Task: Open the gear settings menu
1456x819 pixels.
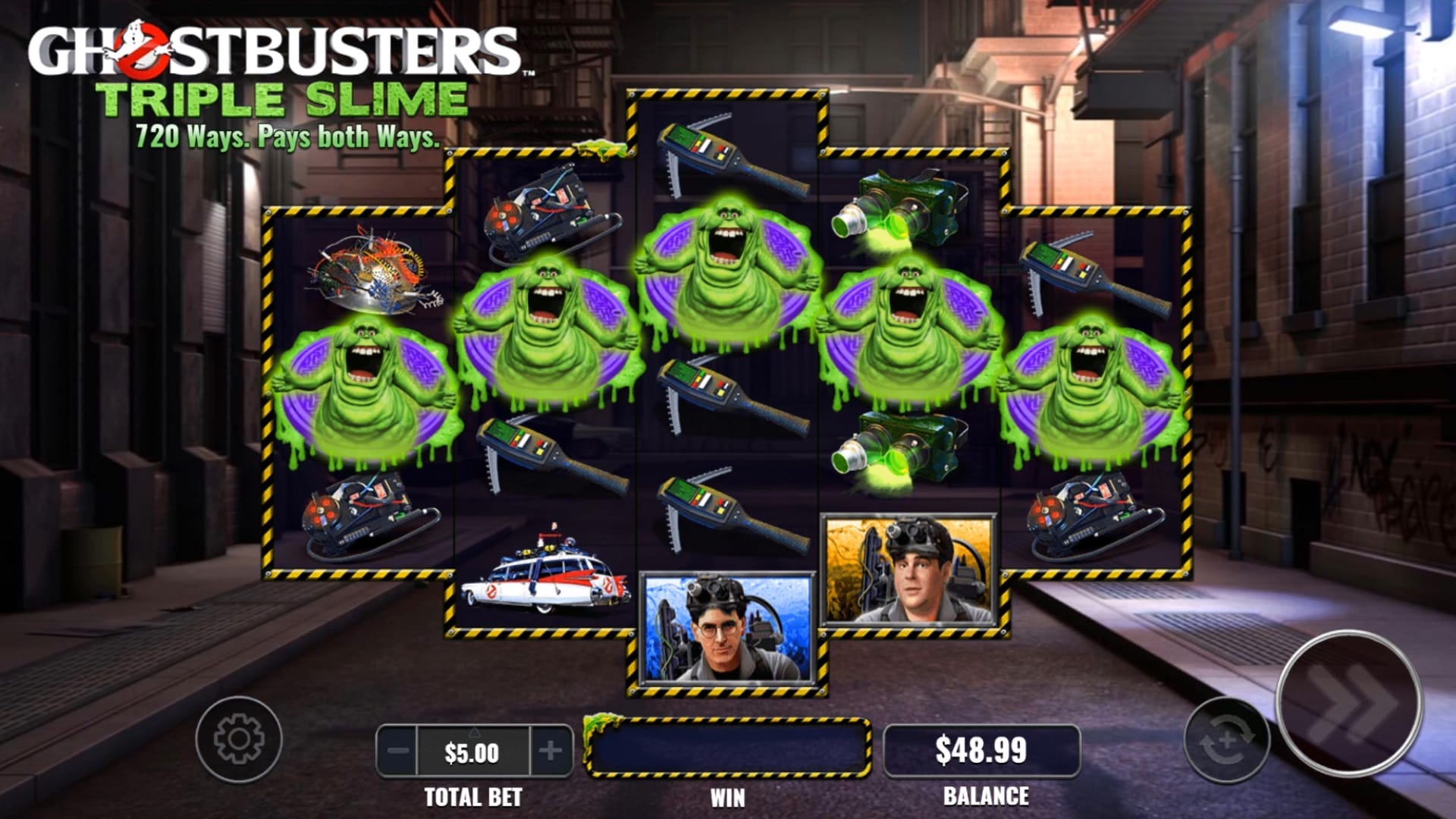Action: point(239,739)
